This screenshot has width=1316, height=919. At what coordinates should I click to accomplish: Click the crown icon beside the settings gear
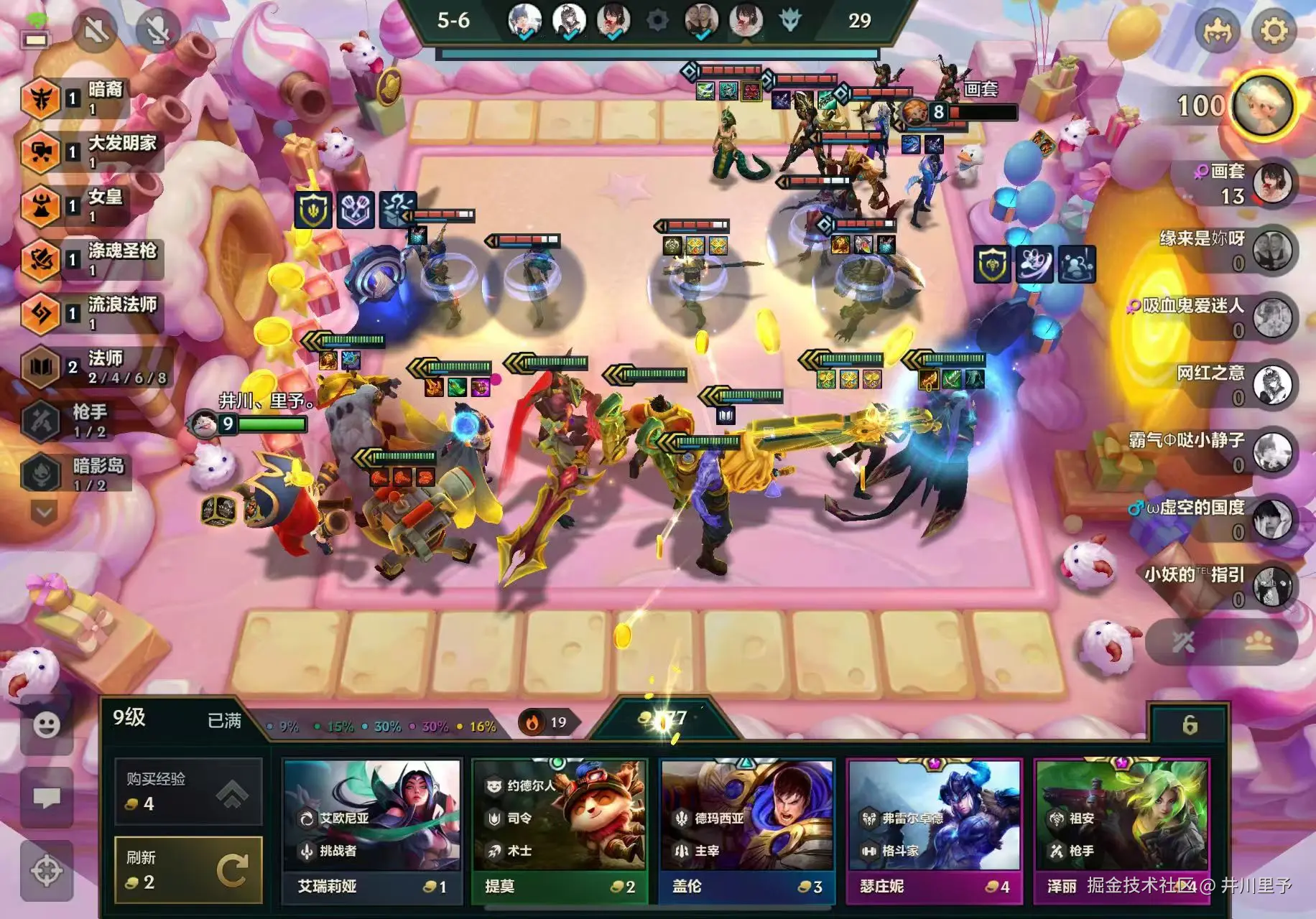tap(1218, 31)
